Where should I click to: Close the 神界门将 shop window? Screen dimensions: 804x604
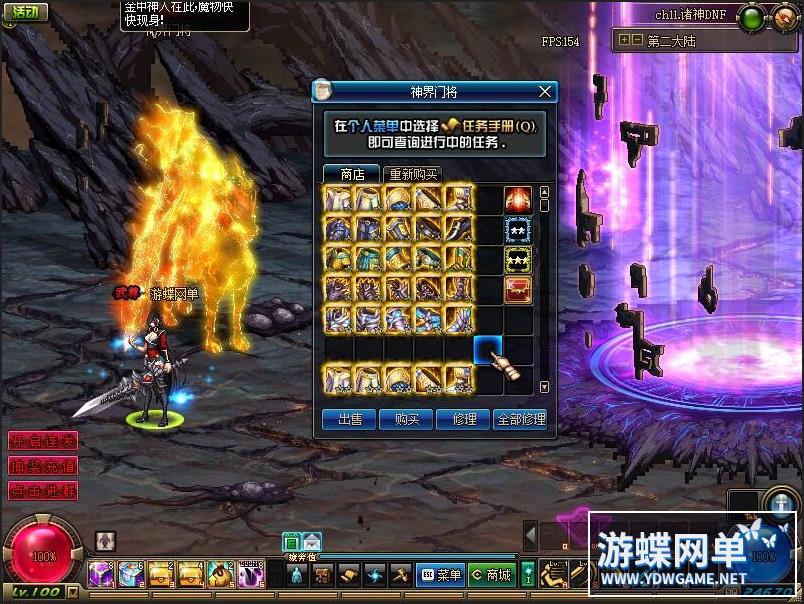click(545, 91)
